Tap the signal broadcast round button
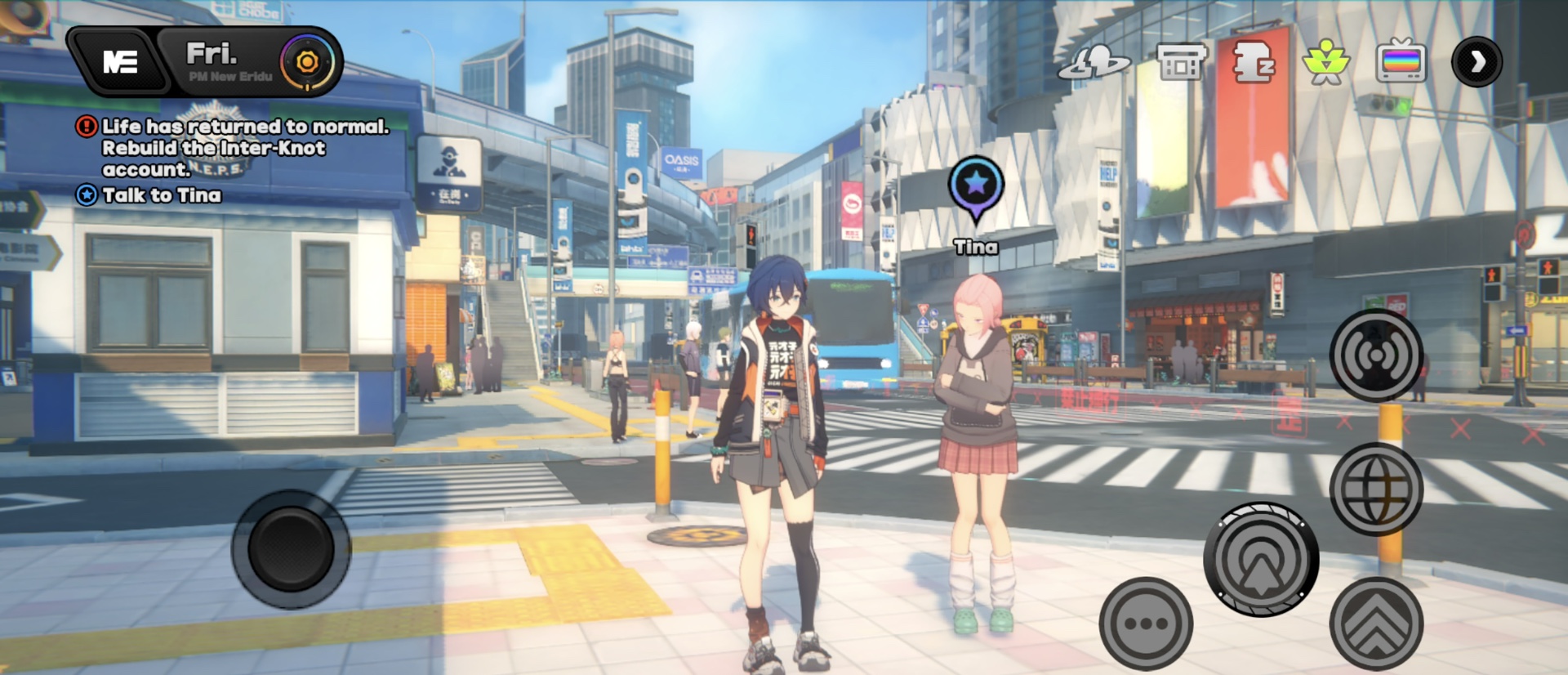Viewport: 1568px width, 675px height. pyautogui.click(x=1376, y=355)
